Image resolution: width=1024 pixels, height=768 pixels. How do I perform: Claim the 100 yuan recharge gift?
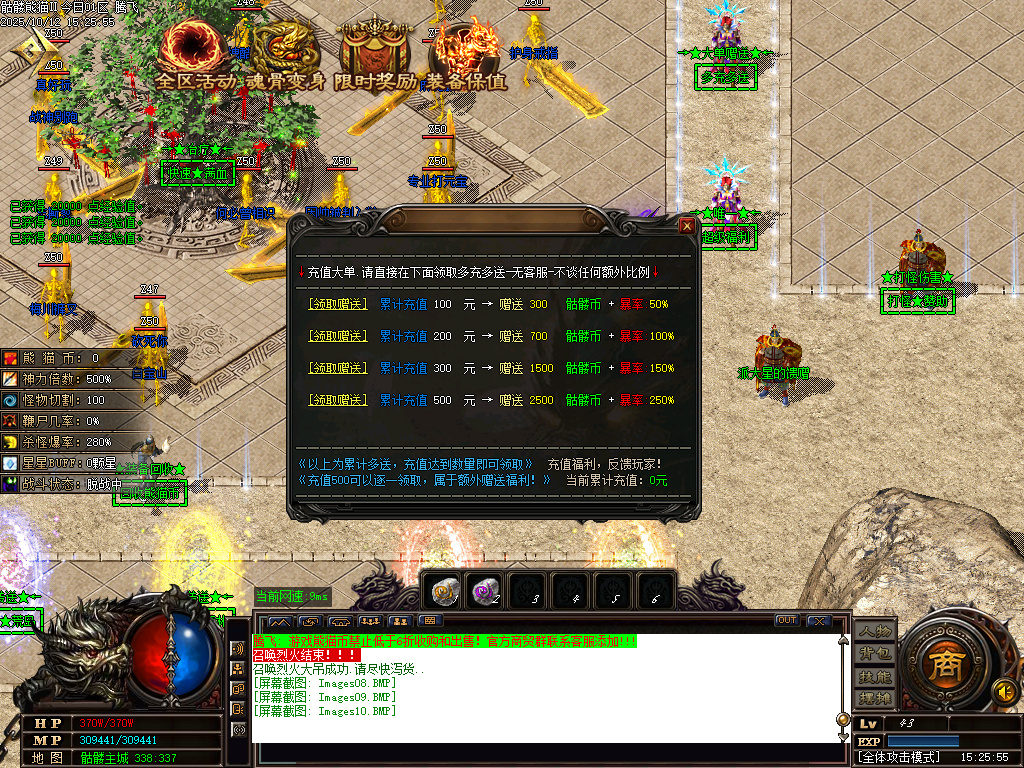click(337, 304)
